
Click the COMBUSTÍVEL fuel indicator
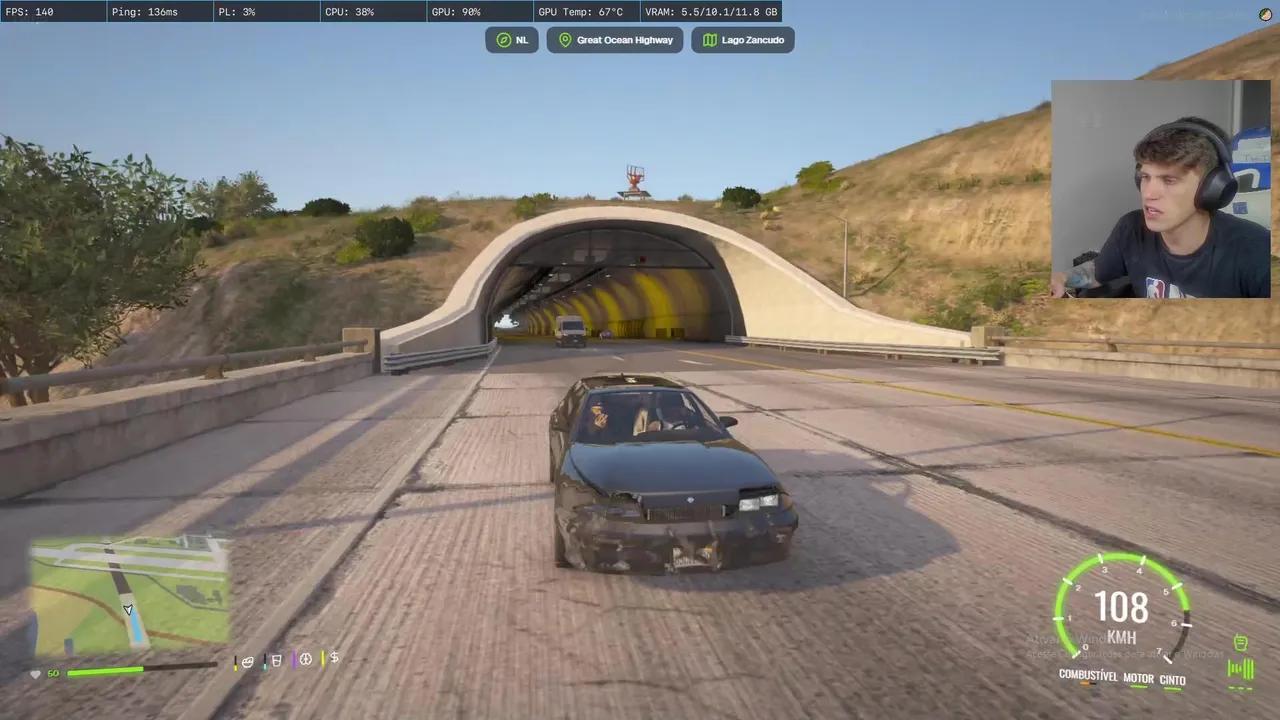tap(1088, 676)
